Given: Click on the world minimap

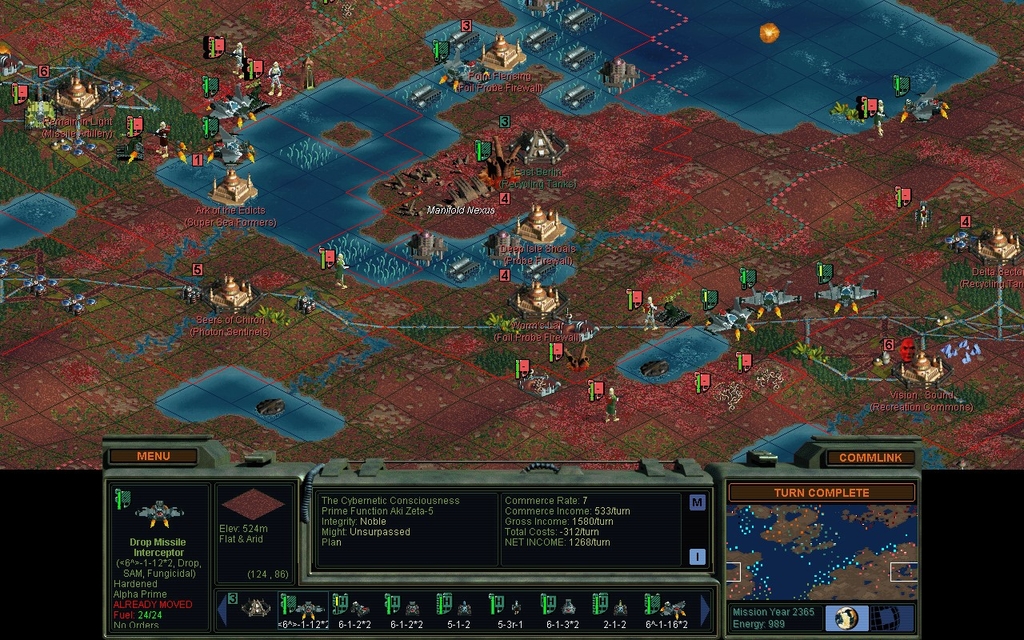Looking at the screenshot, I should pyautogui.click(x=821, y=552).
